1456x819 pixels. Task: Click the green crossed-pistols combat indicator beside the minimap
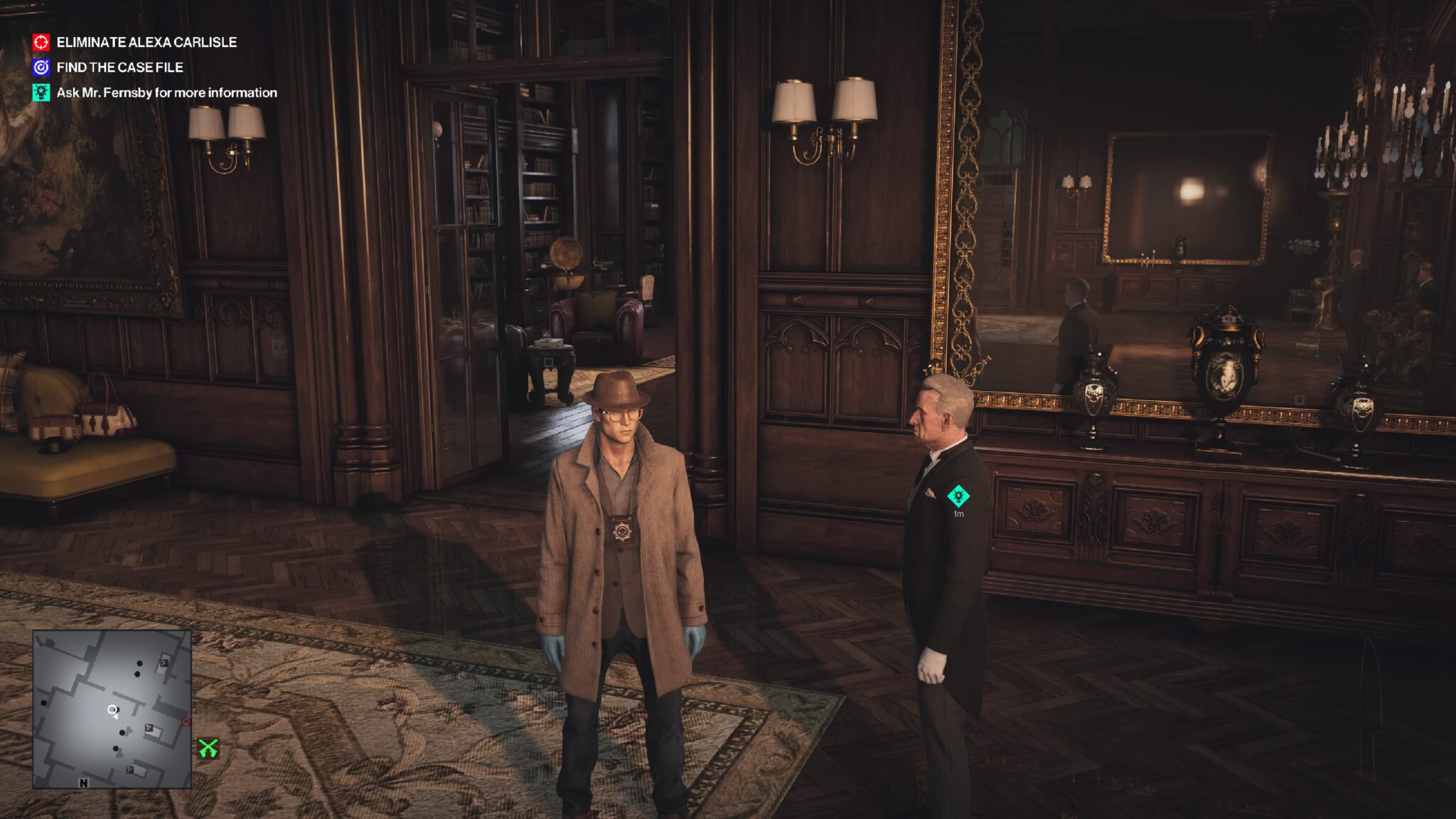tap(209, 747)
